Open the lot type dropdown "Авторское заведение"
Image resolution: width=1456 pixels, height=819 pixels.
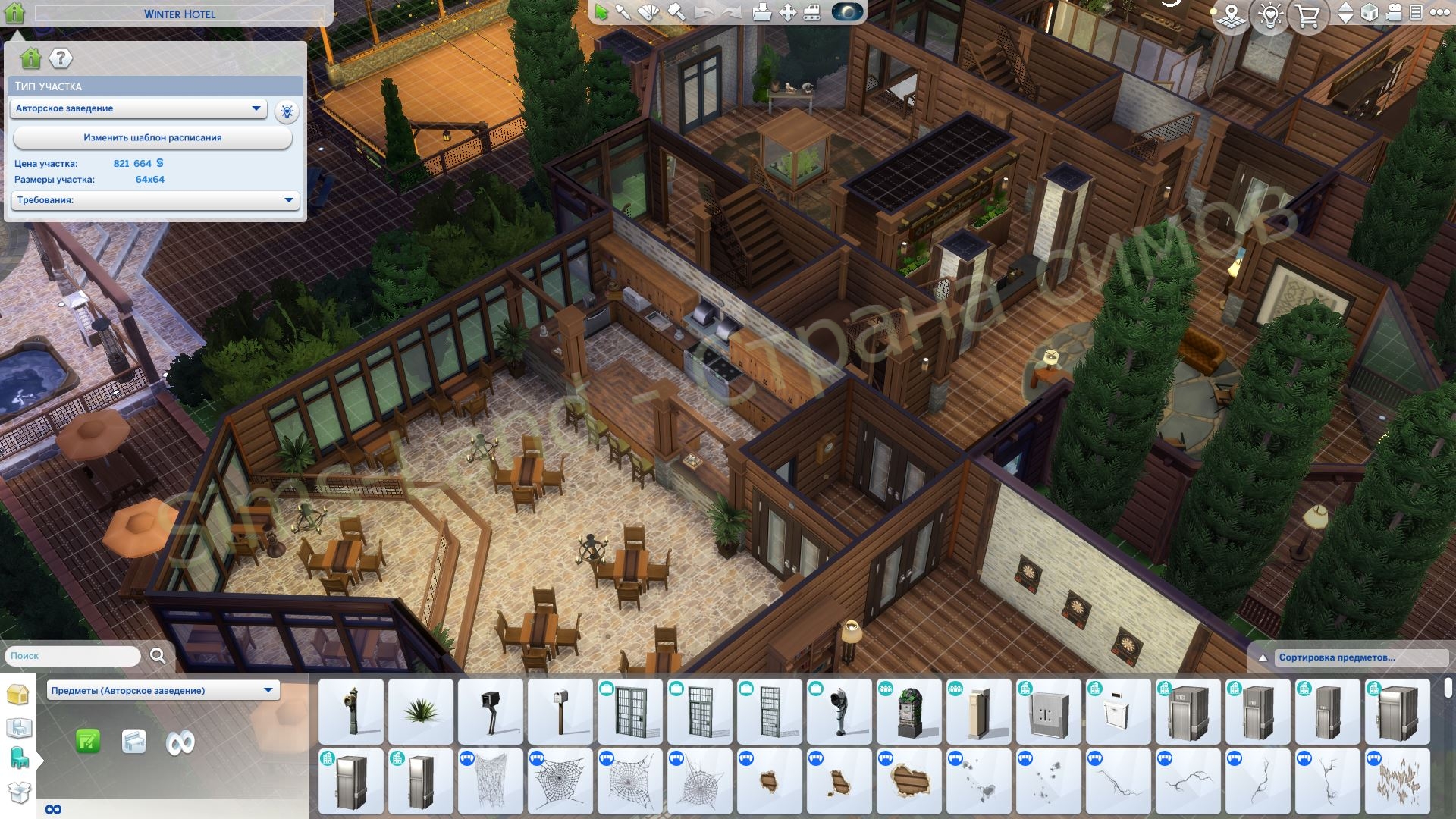point(138,108)
